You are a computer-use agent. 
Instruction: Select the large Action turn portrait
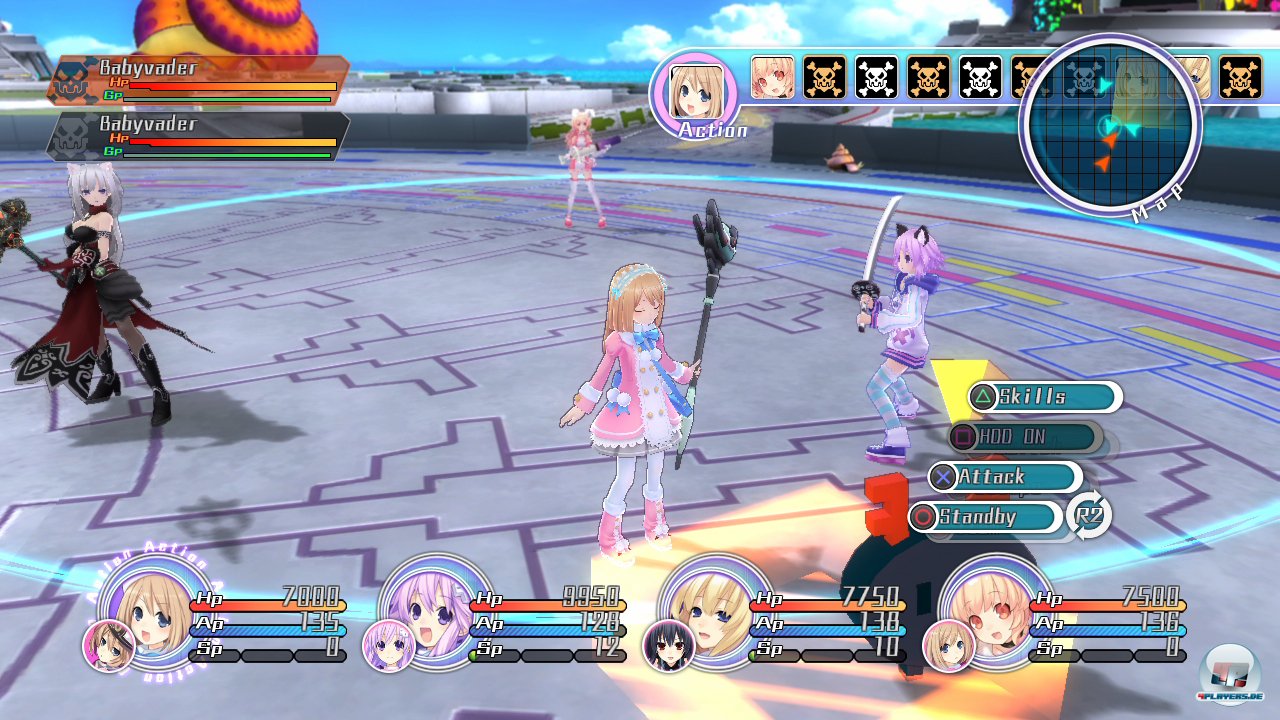[694, 92]
